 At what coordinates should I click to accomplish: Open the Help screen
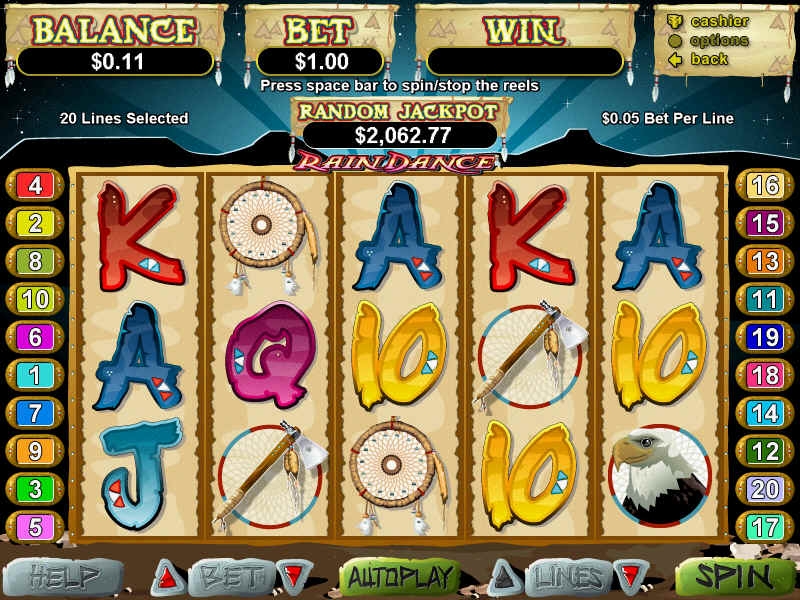coord(64,577)
